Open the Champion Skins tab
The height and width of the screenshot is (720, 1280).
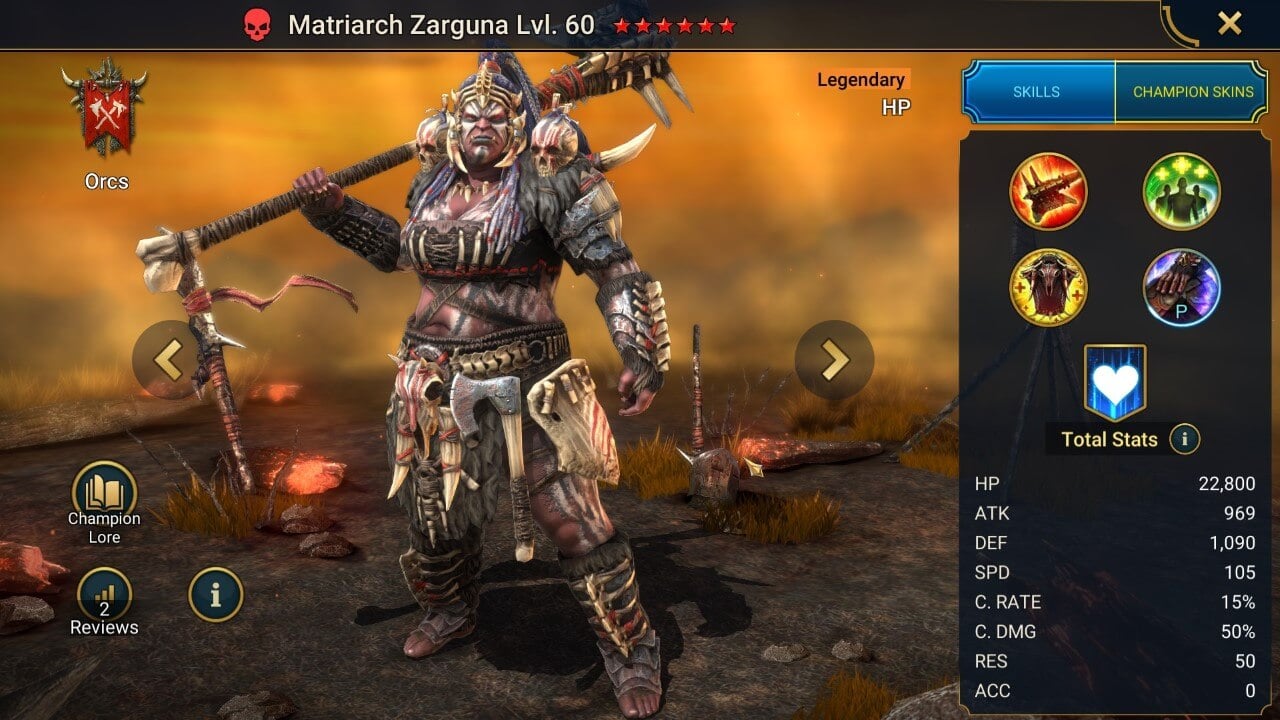[x=1193, y=92]
